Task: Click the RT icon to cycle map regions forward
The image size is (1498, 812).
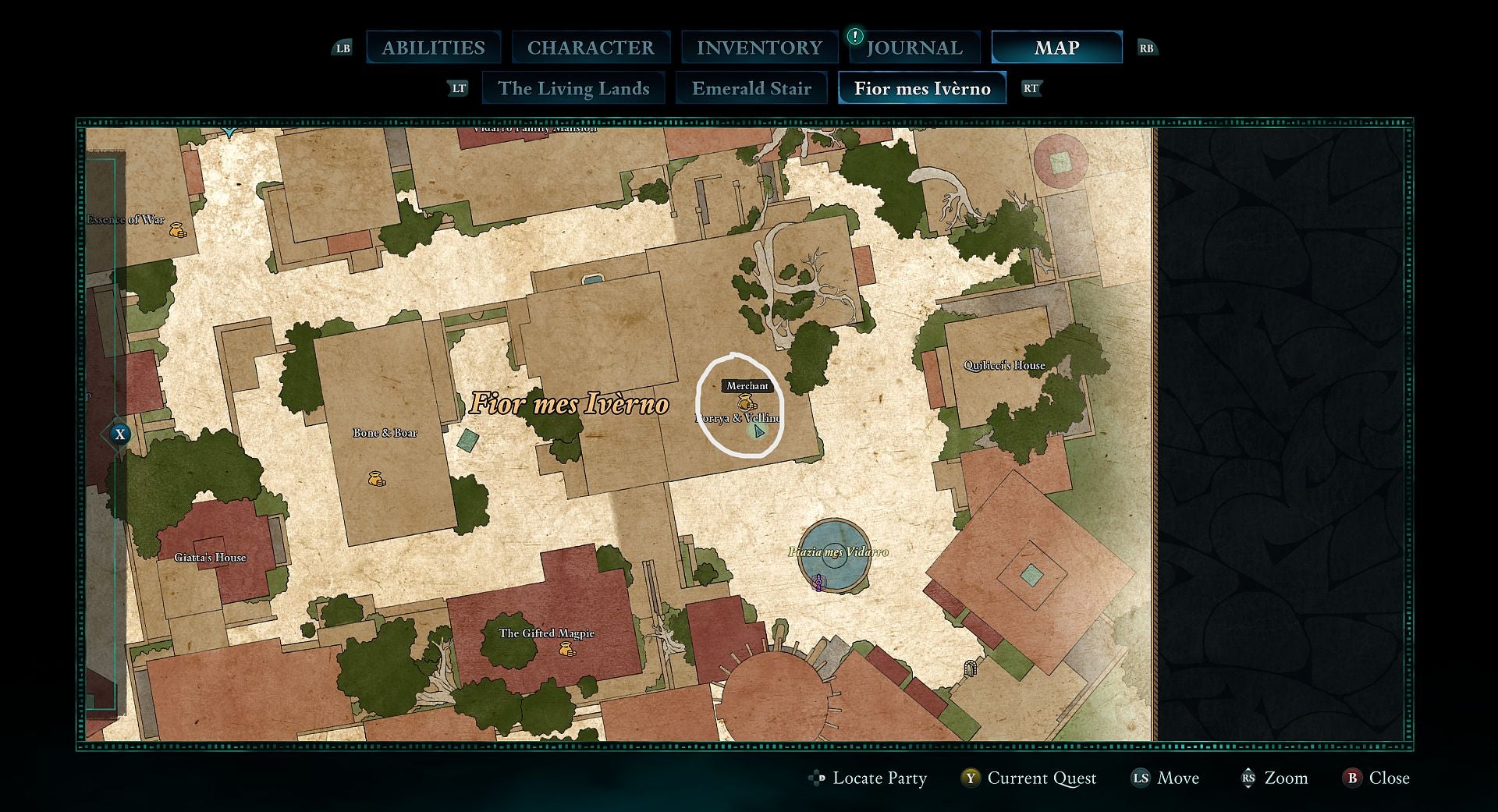Action: click(x=1032, y=88)
